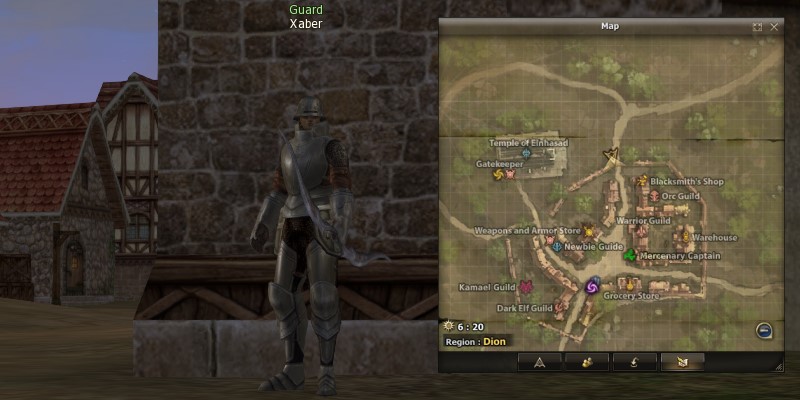Close the Map window
Screen dimensions: 800x400
pos(774,27)
